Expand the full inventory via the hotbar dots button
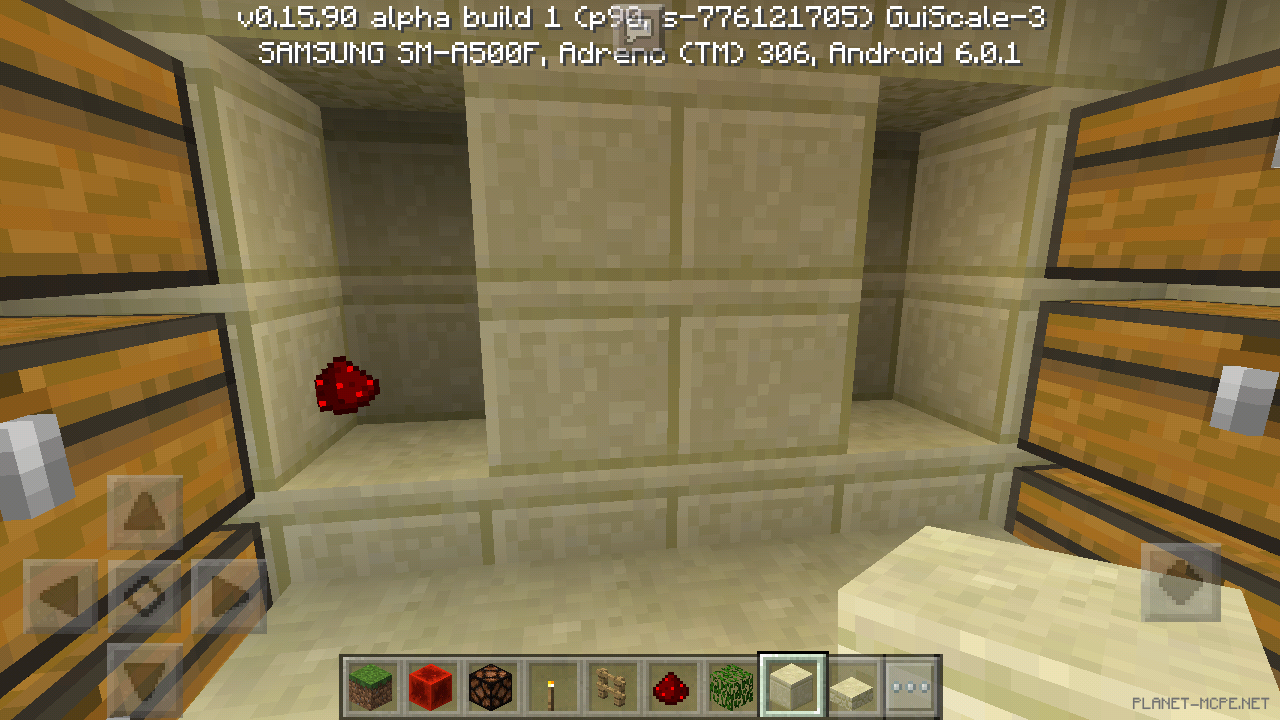1280x720 pixels. (x=911, y=685)
